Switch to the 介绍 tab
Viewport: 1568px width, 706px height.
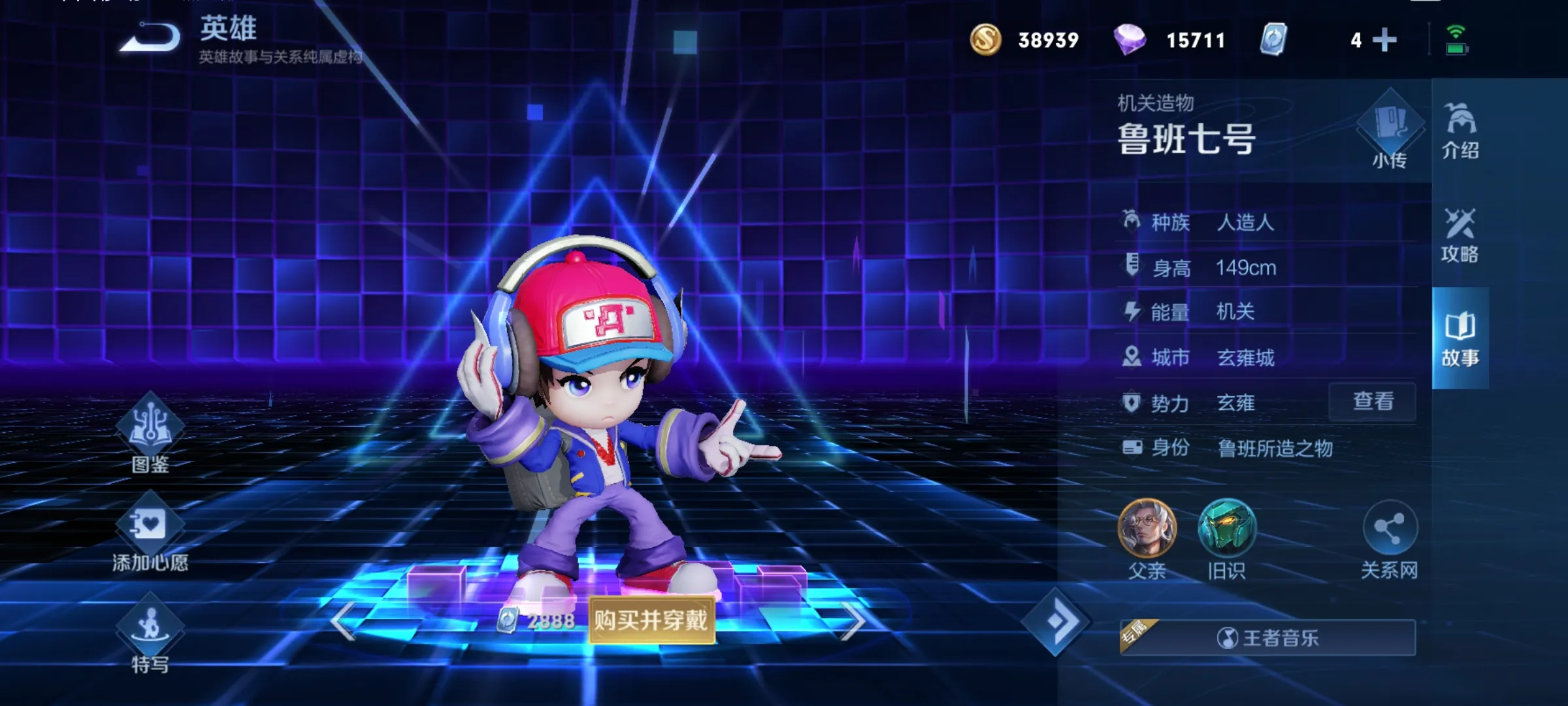1460,131
